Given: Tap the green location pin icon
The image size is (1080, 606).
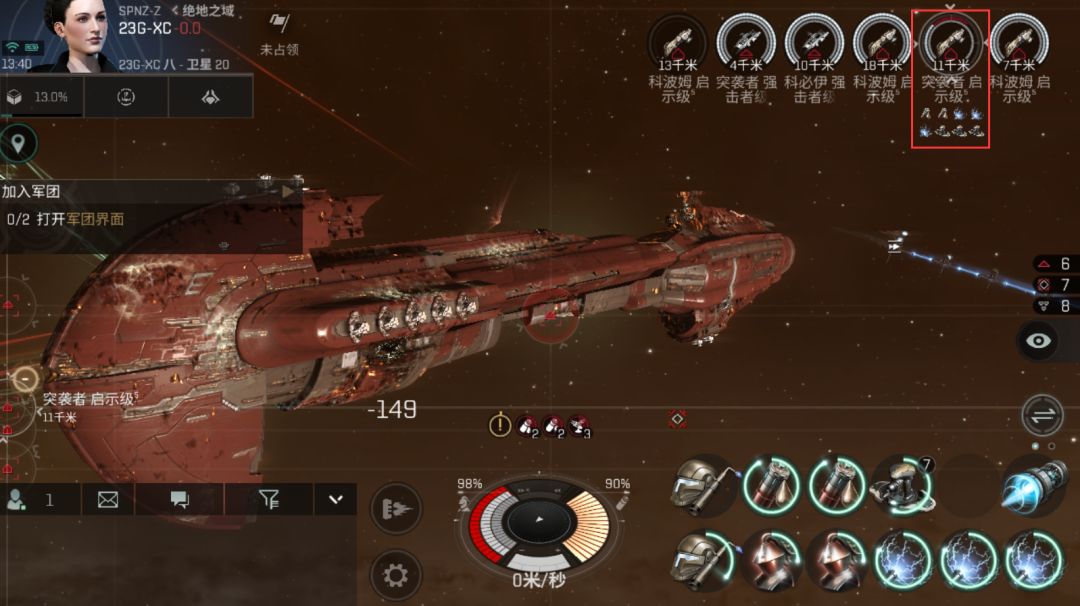Looking at the screenshot, I should (x=17, y=144).
